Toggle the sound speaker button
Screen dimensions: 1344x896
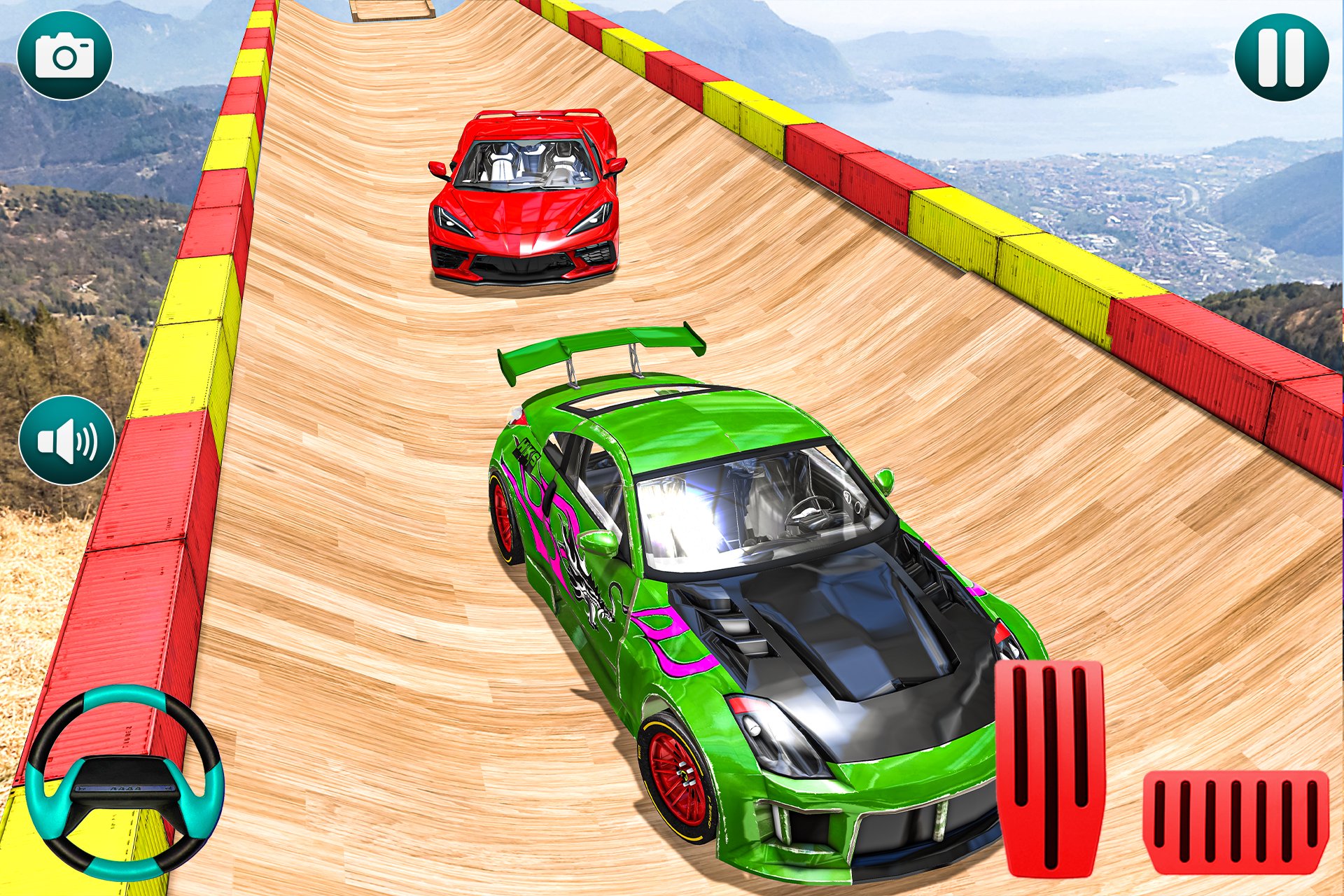66,441
